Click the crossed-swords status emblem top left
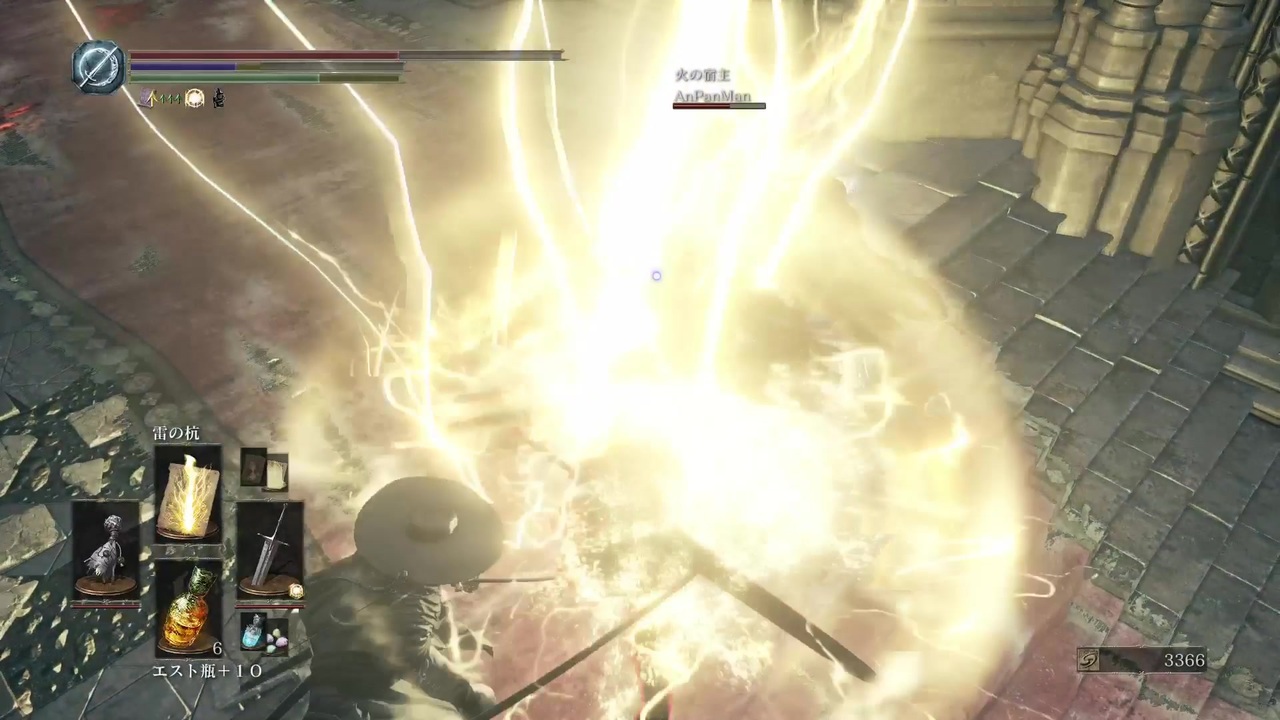Image resolution: width=1280 pixels, height=720 pixels. [96, 66]
